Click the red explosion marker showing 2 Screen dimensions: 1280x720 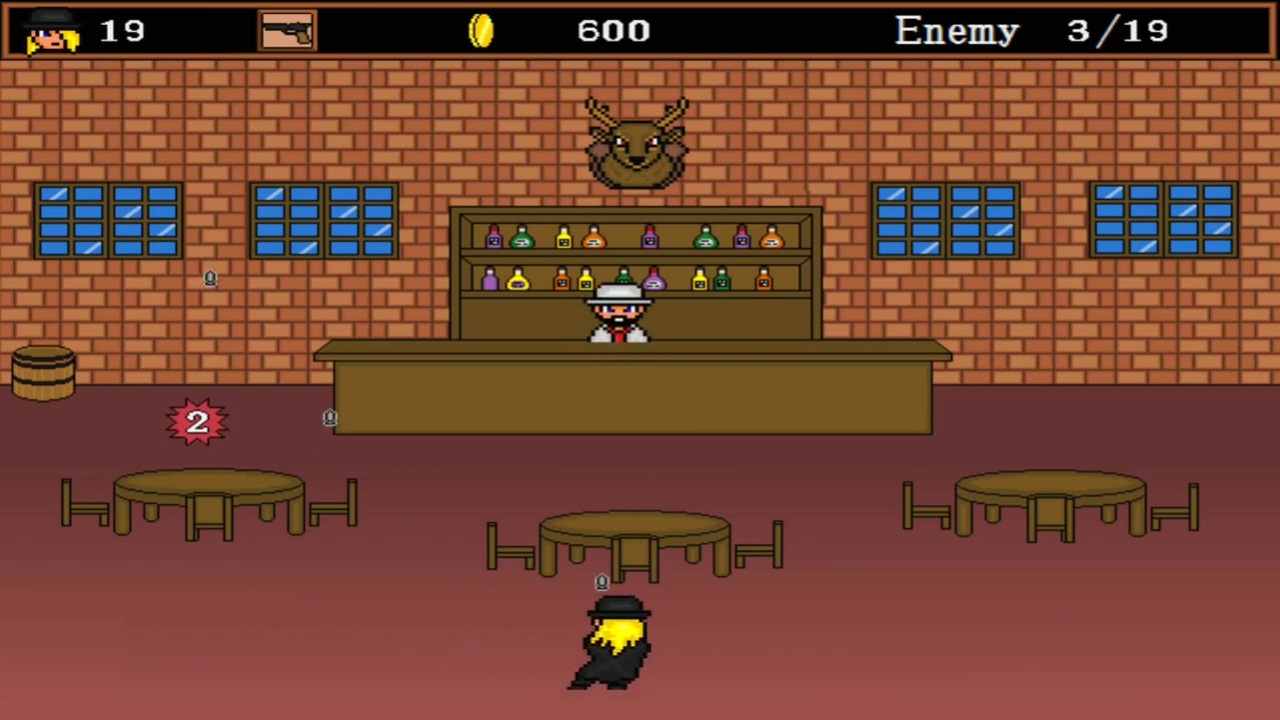pyautogui.click(x=196, y=421)
